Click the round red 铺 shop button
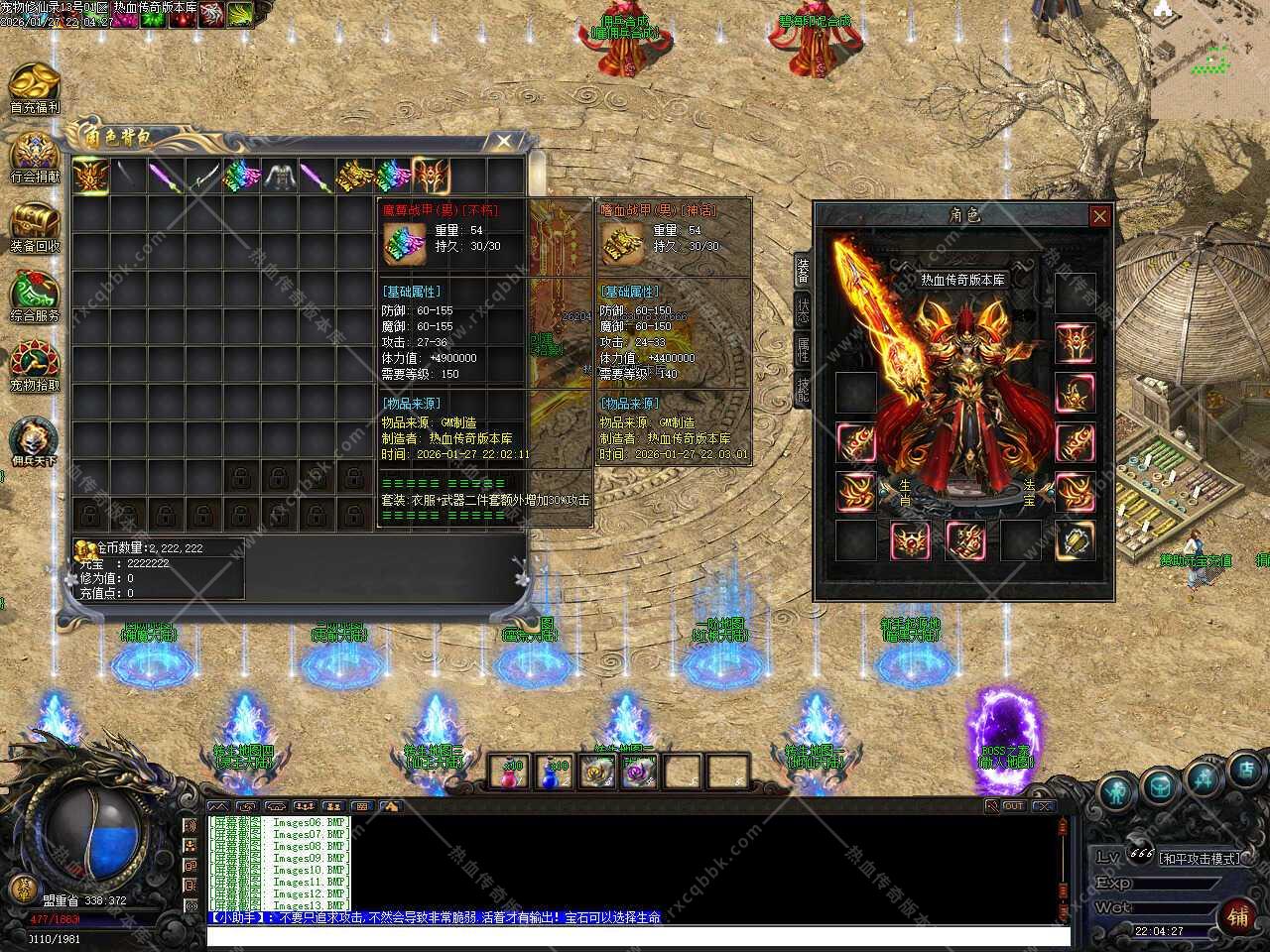Screen dimensions: 1270x952 point(1237,916)
